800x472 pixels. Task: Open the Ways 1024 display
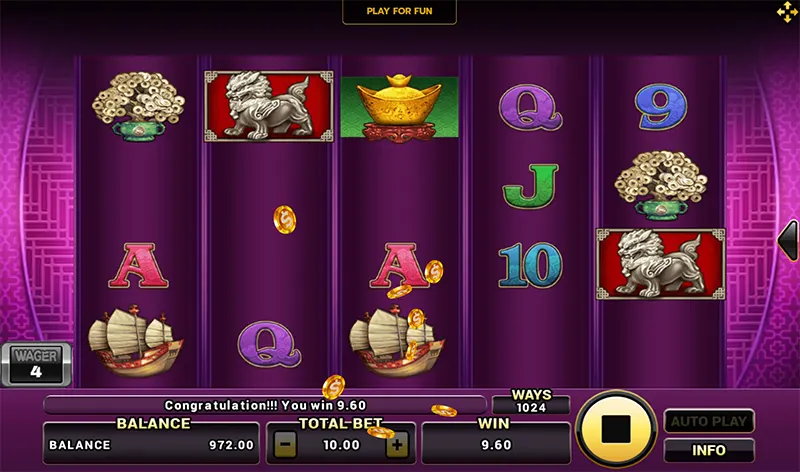click(x=531, y=402)
